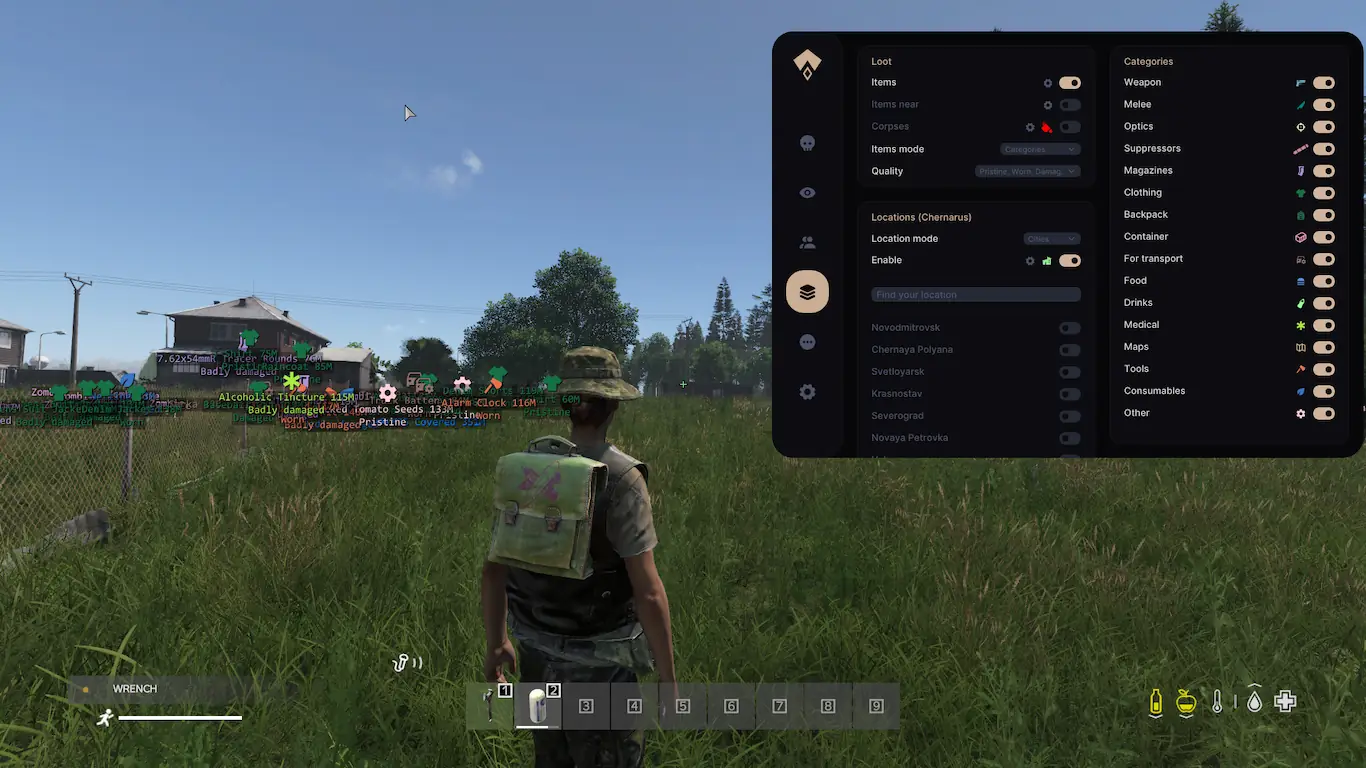1366x768 pixels.
Task: Open the gear settings tab in sidebar
Action: click(x=807, y=392)
